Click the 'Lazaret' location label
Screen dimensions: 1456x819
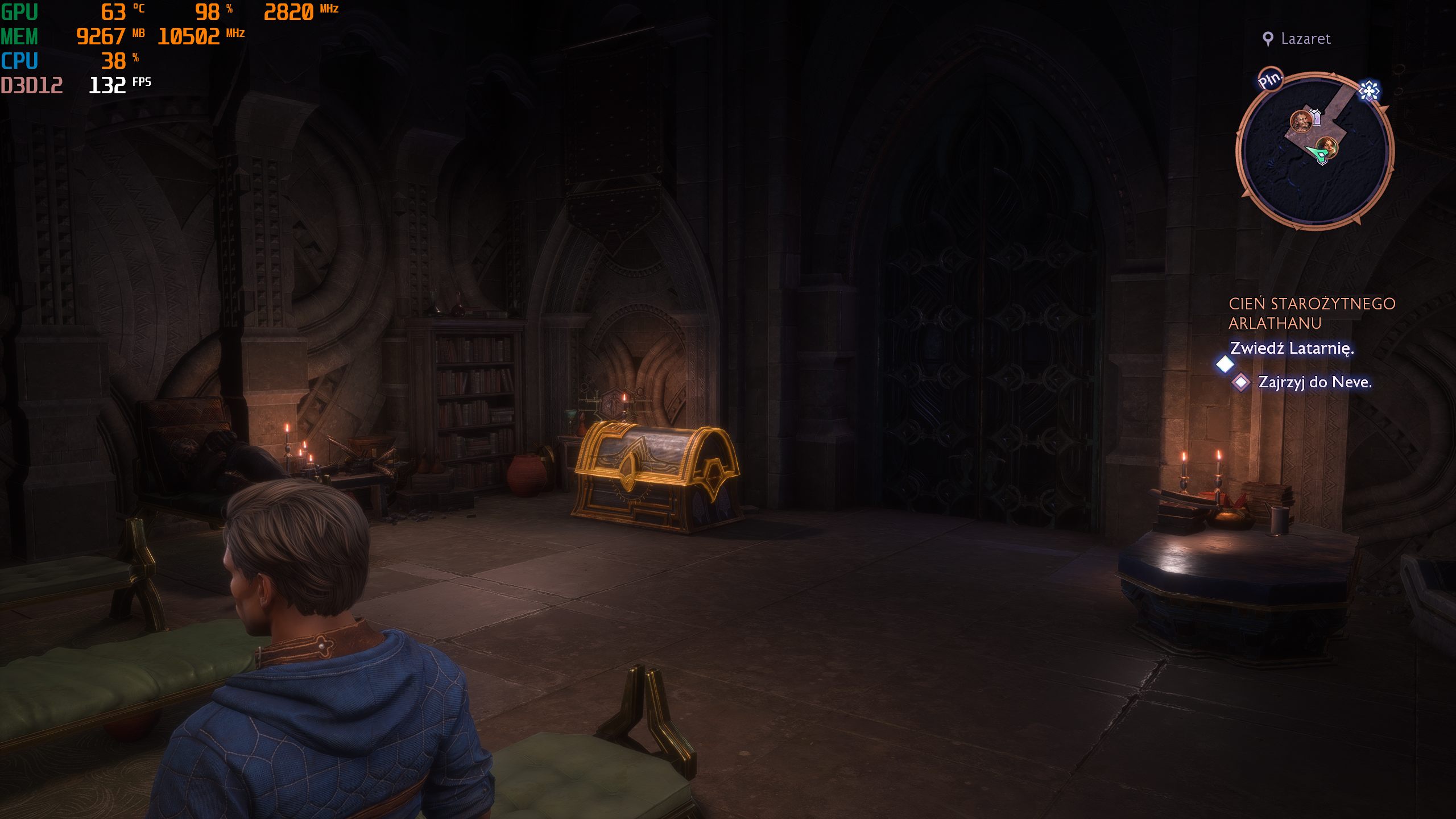click(x=1305, y=39)
